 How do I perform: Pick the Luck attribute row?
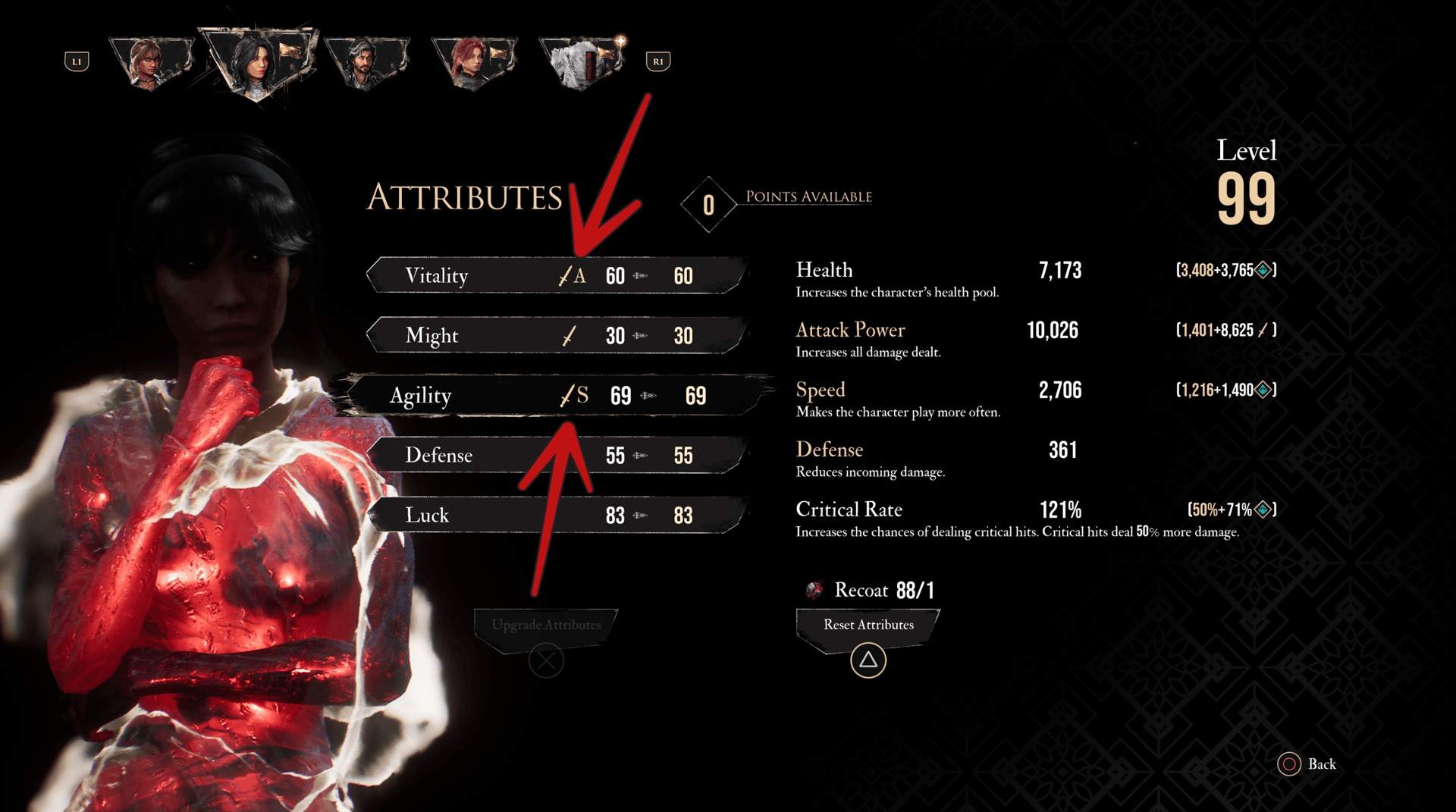coord(556,515)
